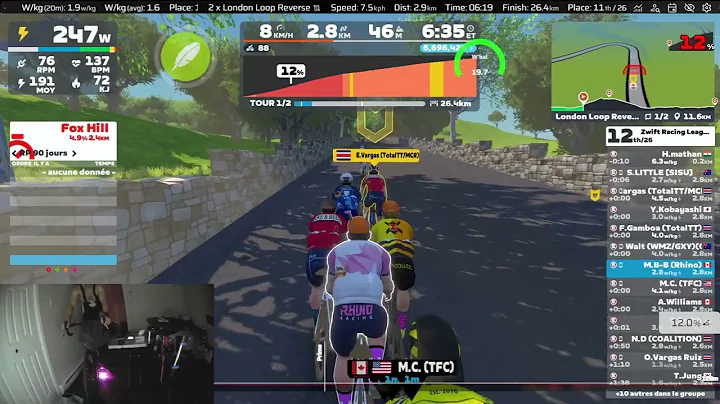Click the highlighted M.B-B (Rhino) row
This screenshot has height=404, width=720.
pyautogui.click(x=662, y=268)
